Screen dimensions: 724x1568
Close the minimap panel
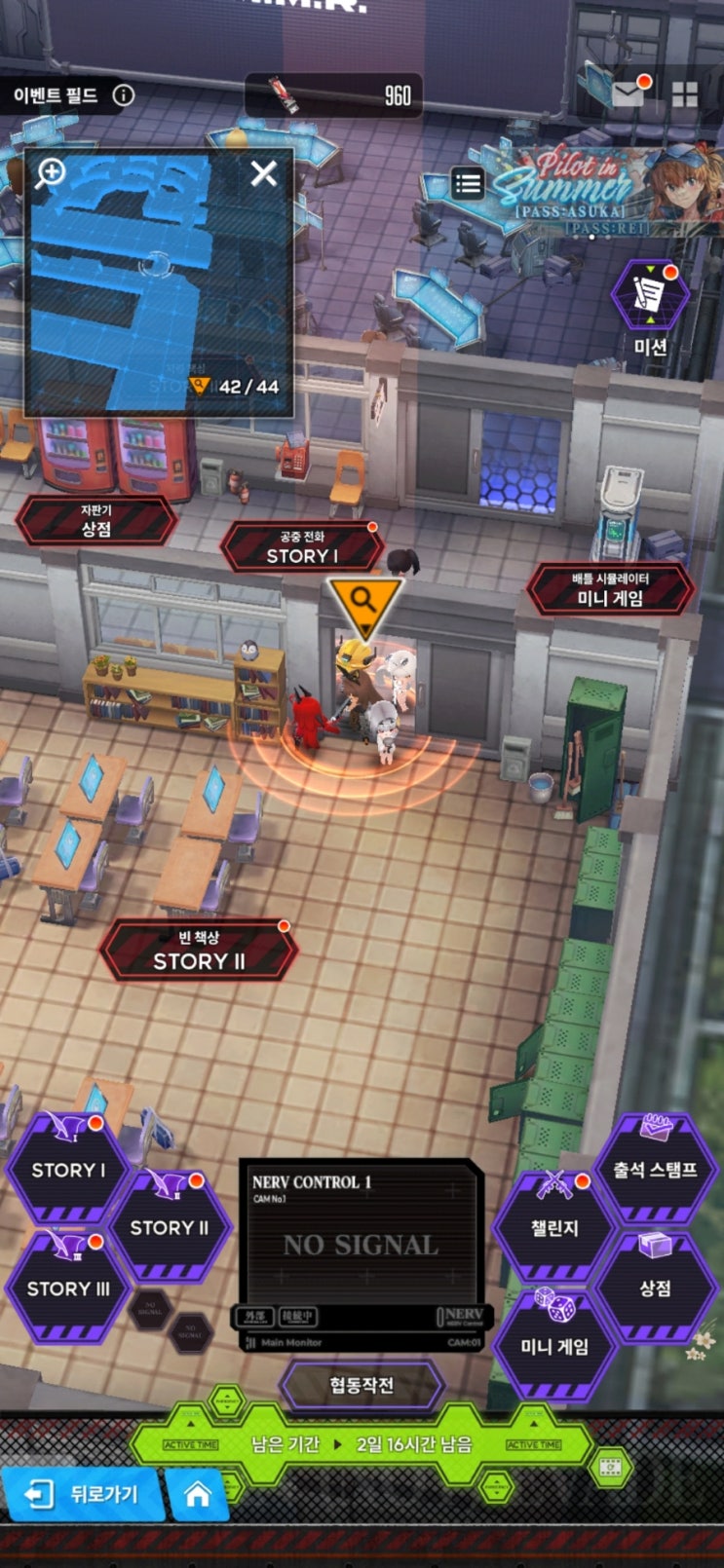(263, 174)
